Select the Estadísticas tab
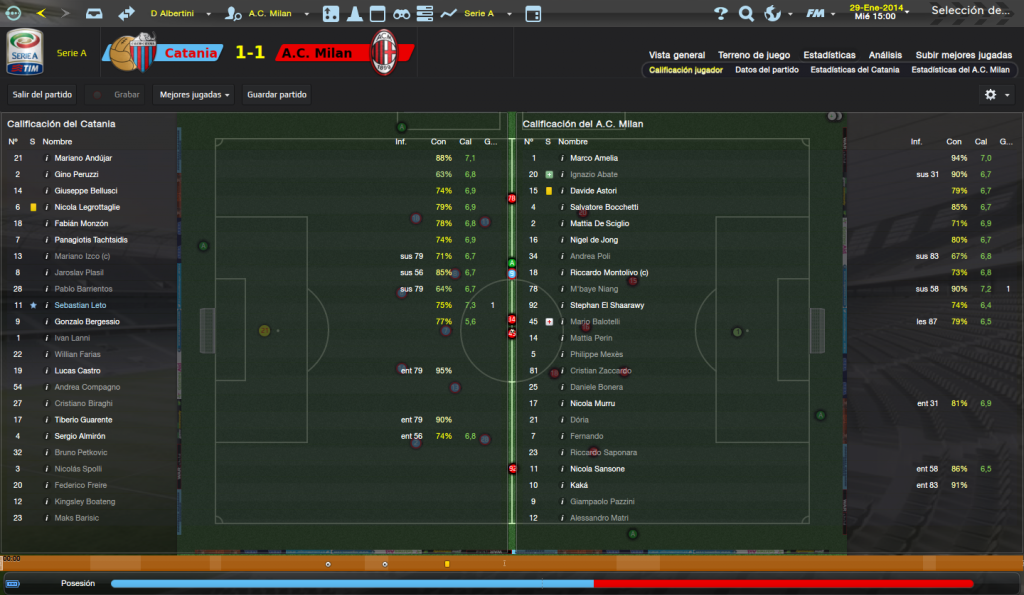 tap(829, 55)
